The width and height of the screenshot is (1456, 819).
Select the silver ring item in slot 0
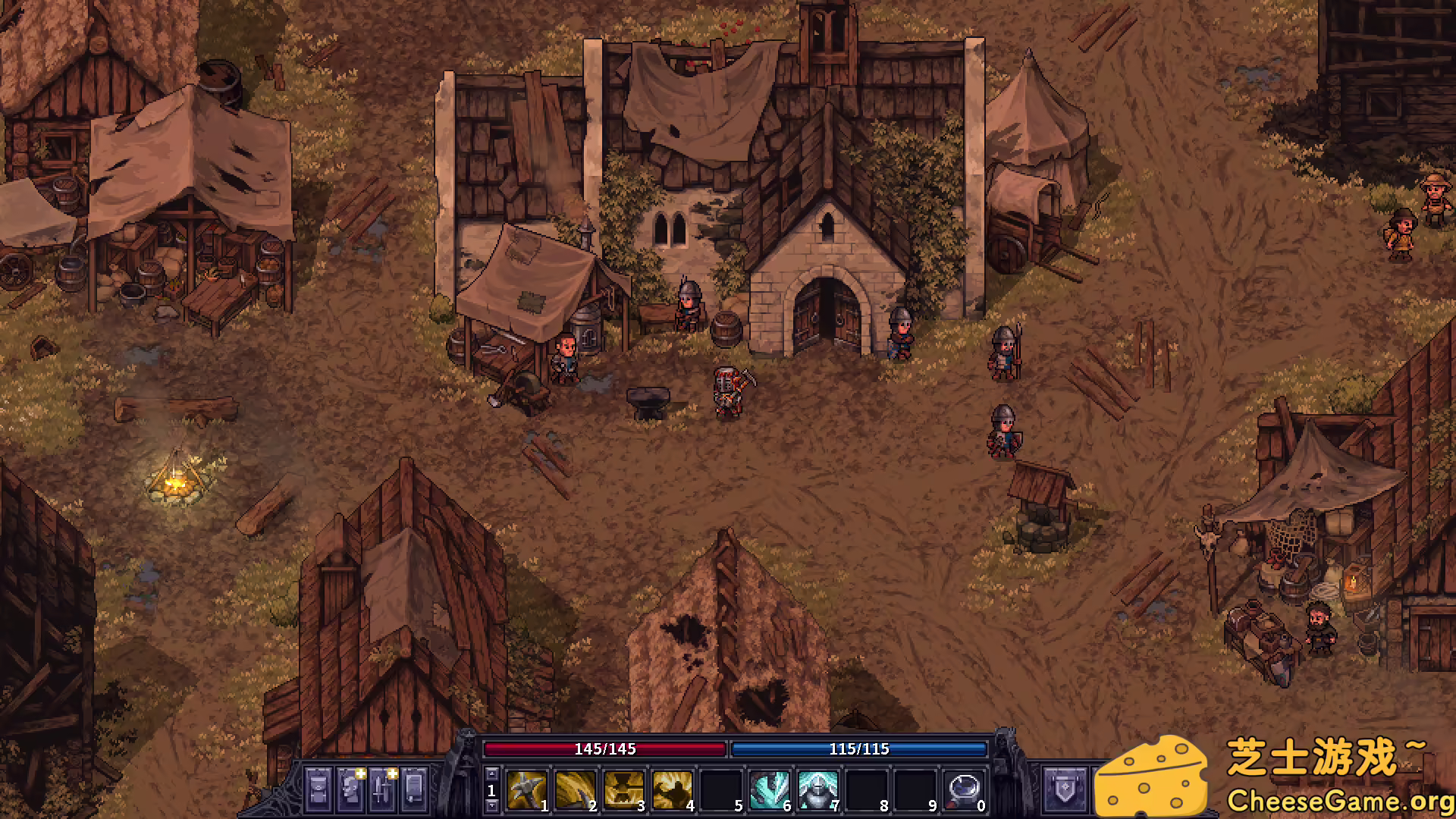coord(964,790)
